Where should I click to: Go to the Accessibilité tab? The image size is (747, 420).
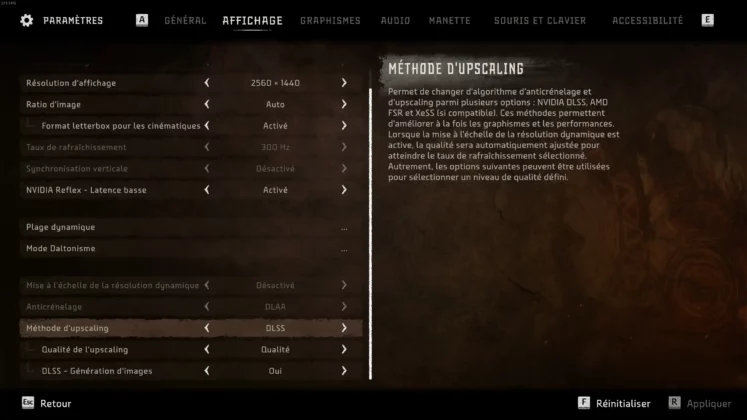pyautogui.click(x=648, y=20)
